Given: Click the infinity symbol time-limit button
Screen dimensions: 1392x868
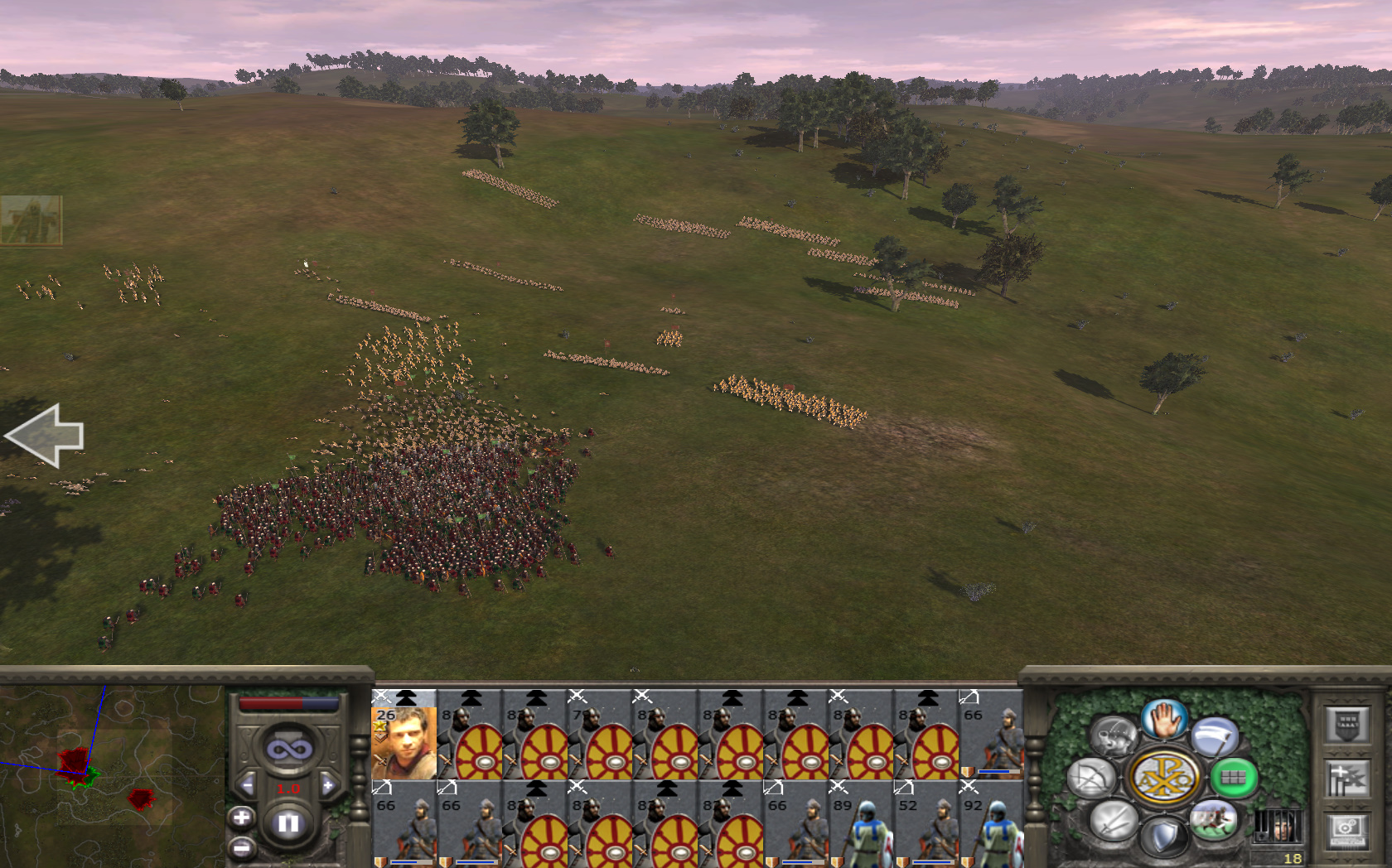Looking at the screenshot, I should tap(288, 750).
